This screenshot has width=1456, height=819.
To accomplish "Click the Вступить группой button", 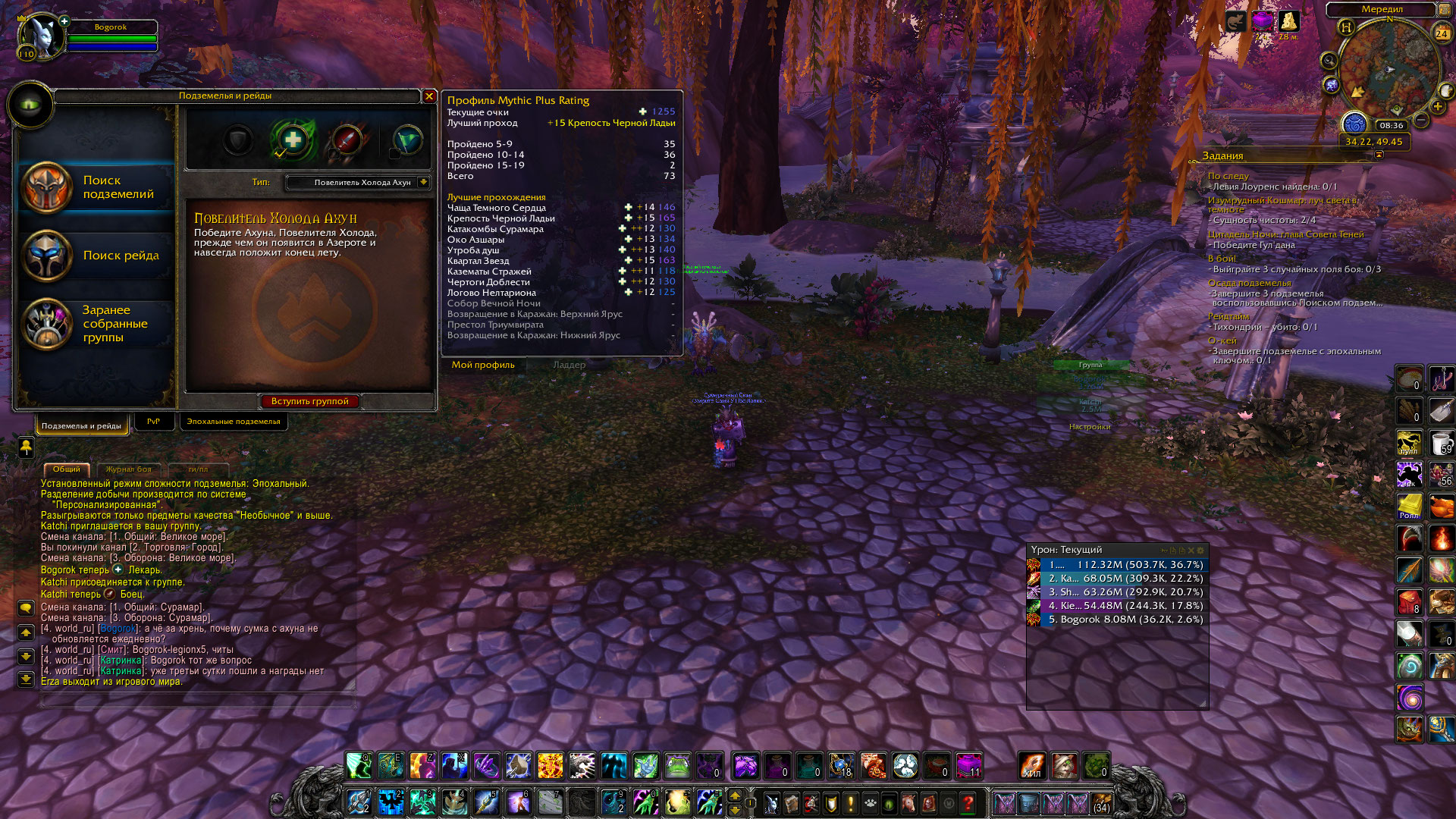I will click(x=309, y=401).
